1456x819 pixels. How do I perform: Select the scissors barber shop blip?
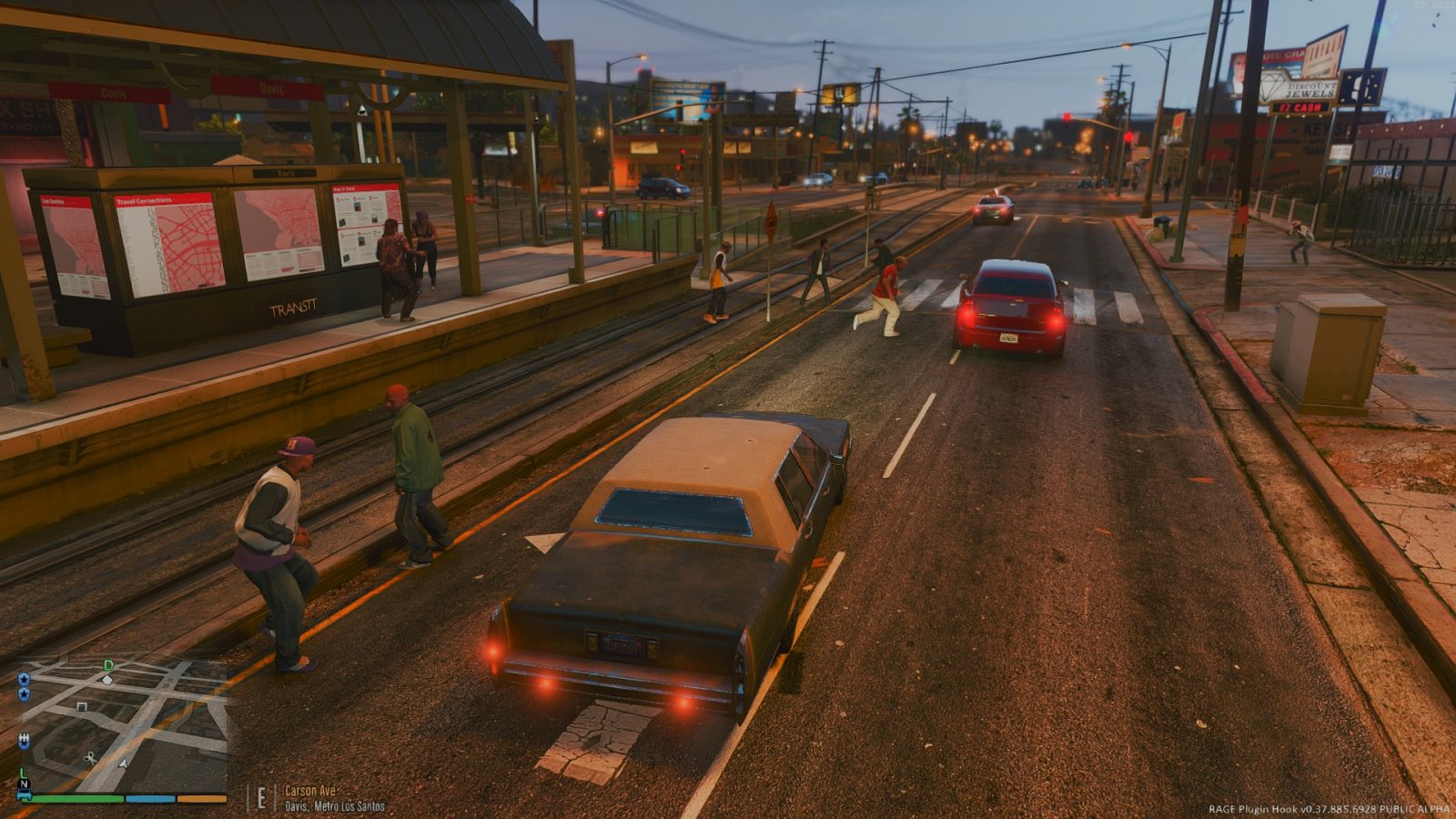(91, 757)
